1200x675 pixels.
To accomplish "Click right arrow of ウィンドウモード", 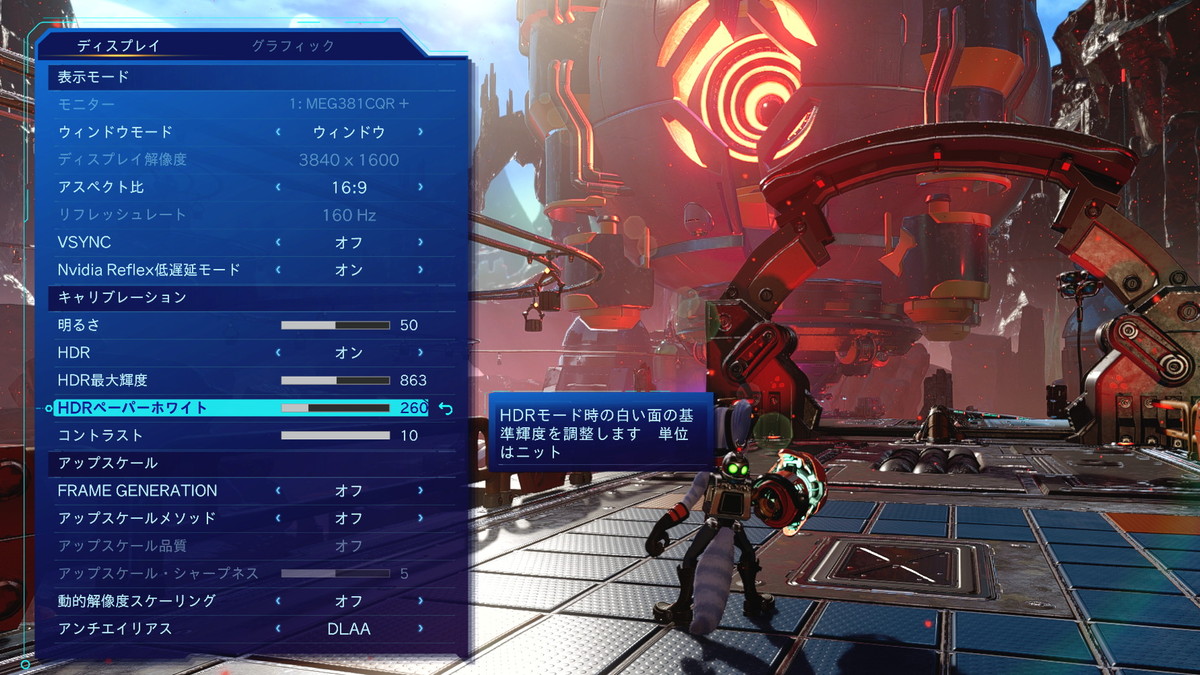I will (420, 132).
